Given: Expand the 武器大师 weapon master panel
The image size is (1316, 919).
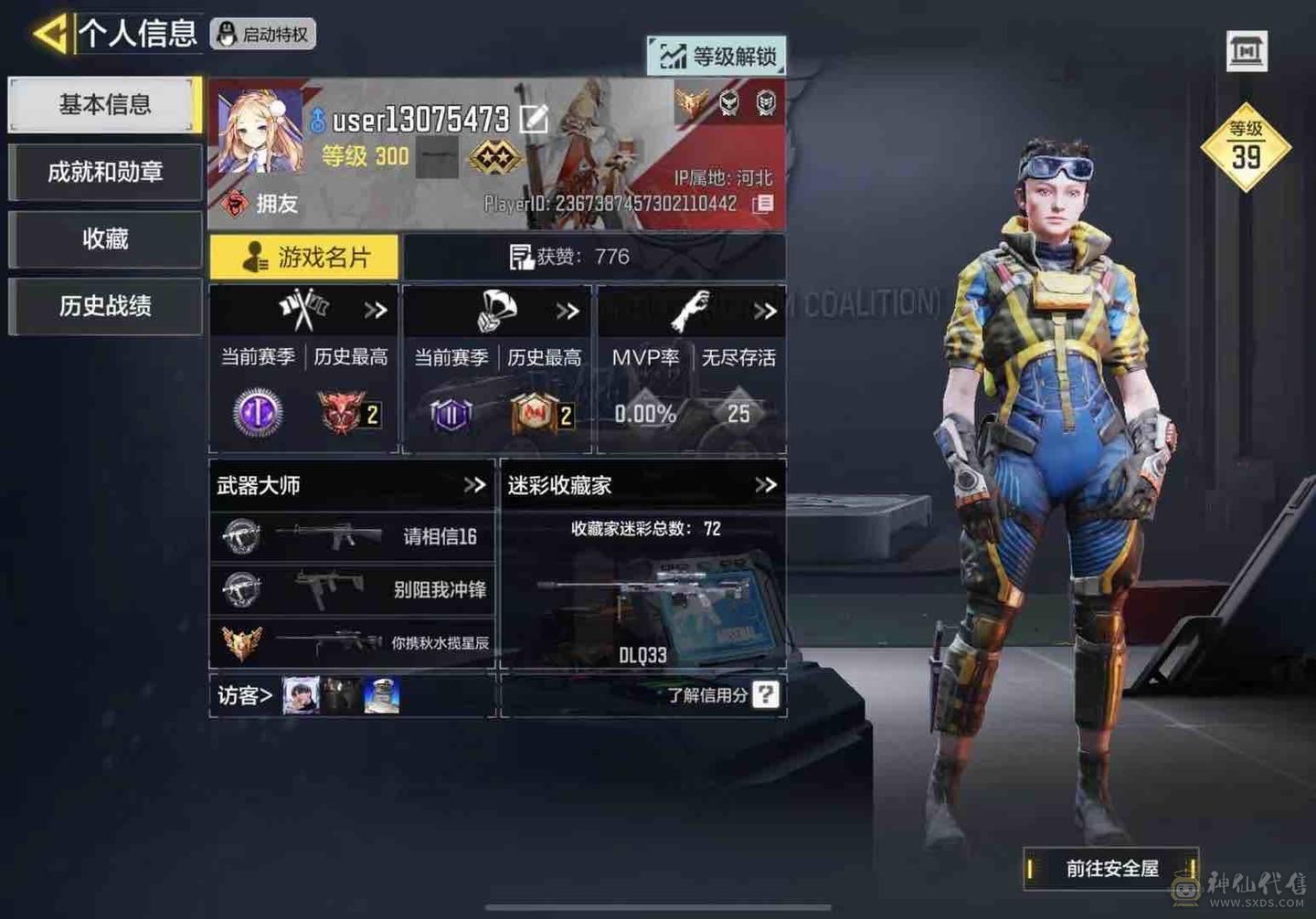Looking at the screenshot, I should [x=473, y=485].
